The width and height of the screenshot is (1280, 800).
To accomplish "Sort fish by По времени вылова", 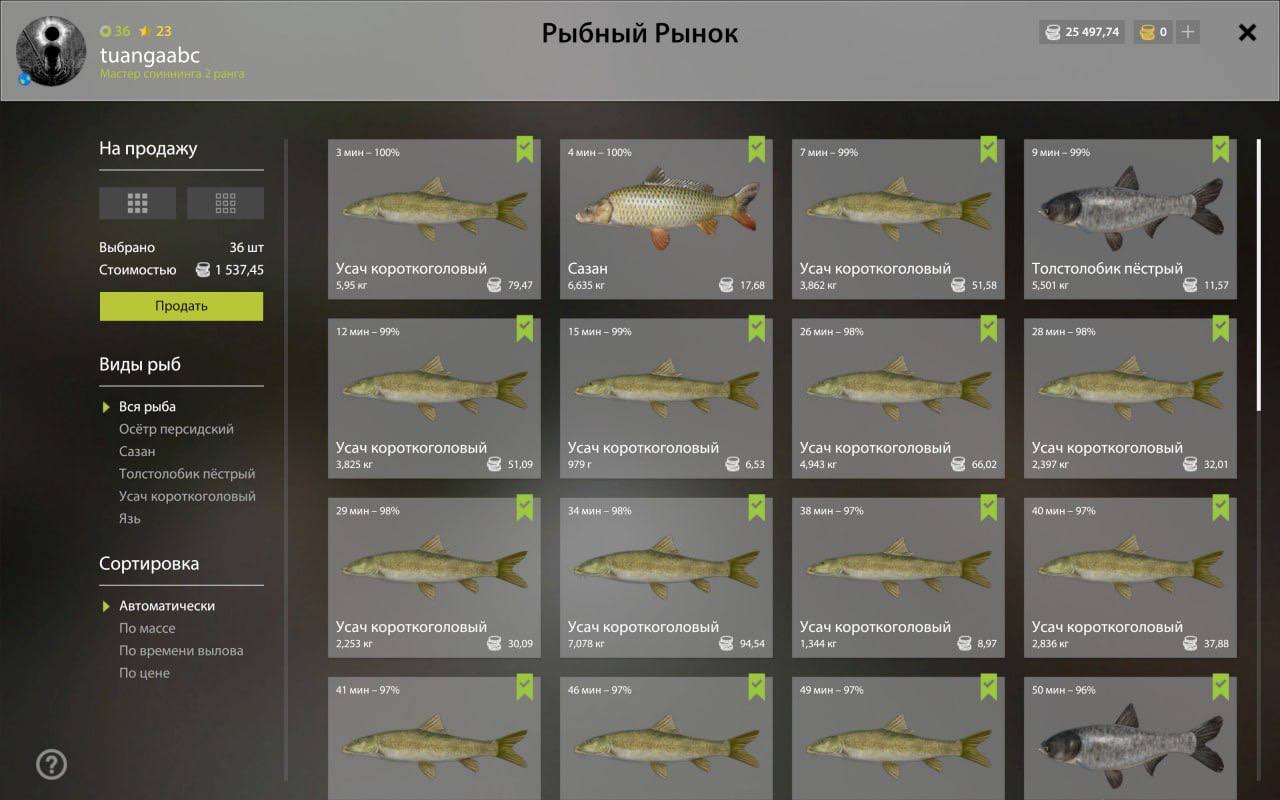I will (181, 650).
